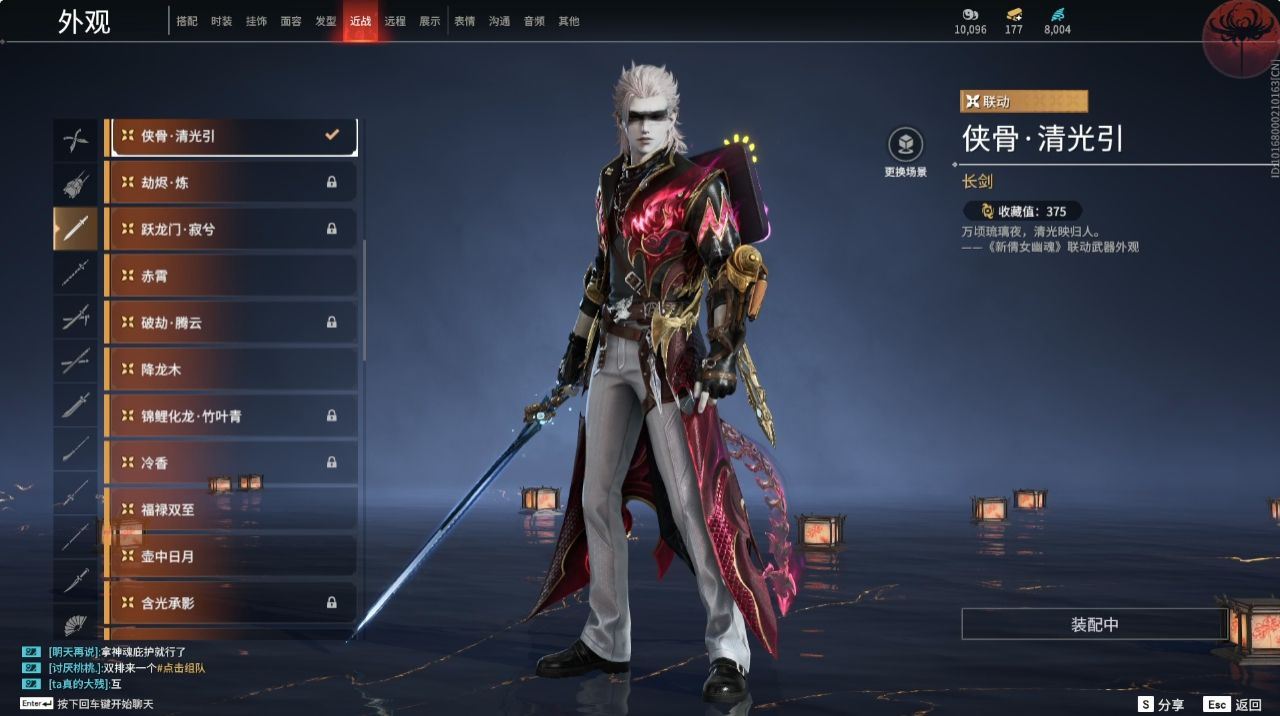This screenshot has width=1280, height=716.
Task: Select the 侠骨·清光引 weapon skin
Action: 232,136
